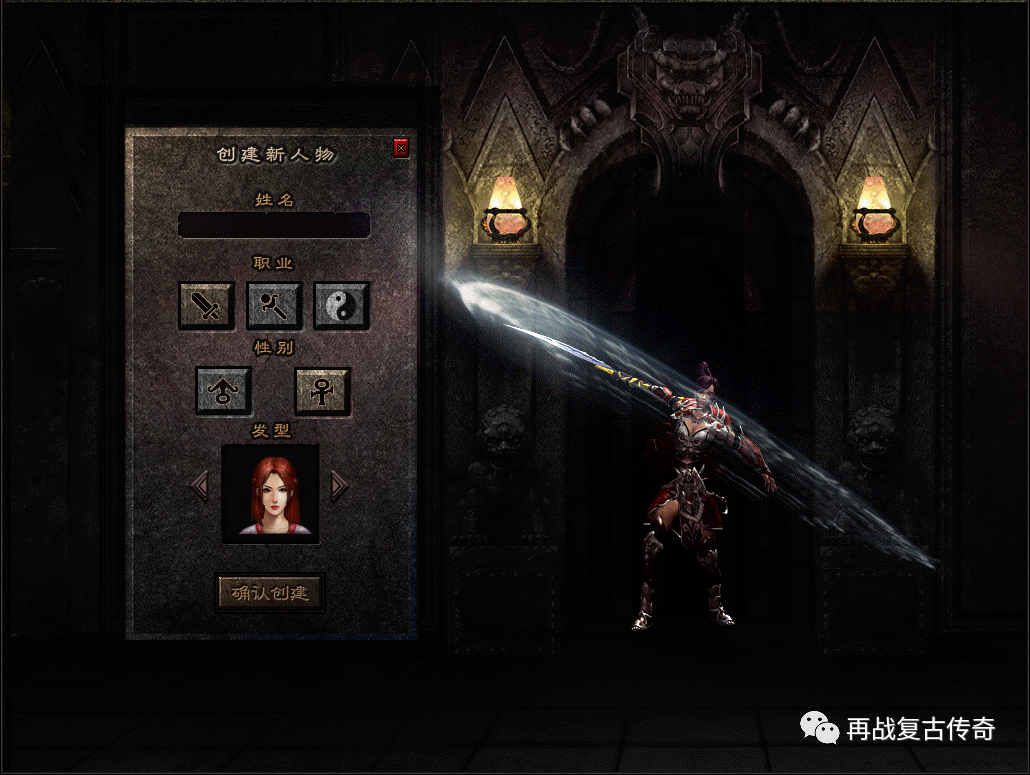Click the red-haired character portrait
Image resolution: width=1030 pixels, height=775 pixels.
(x=270, y=494)
